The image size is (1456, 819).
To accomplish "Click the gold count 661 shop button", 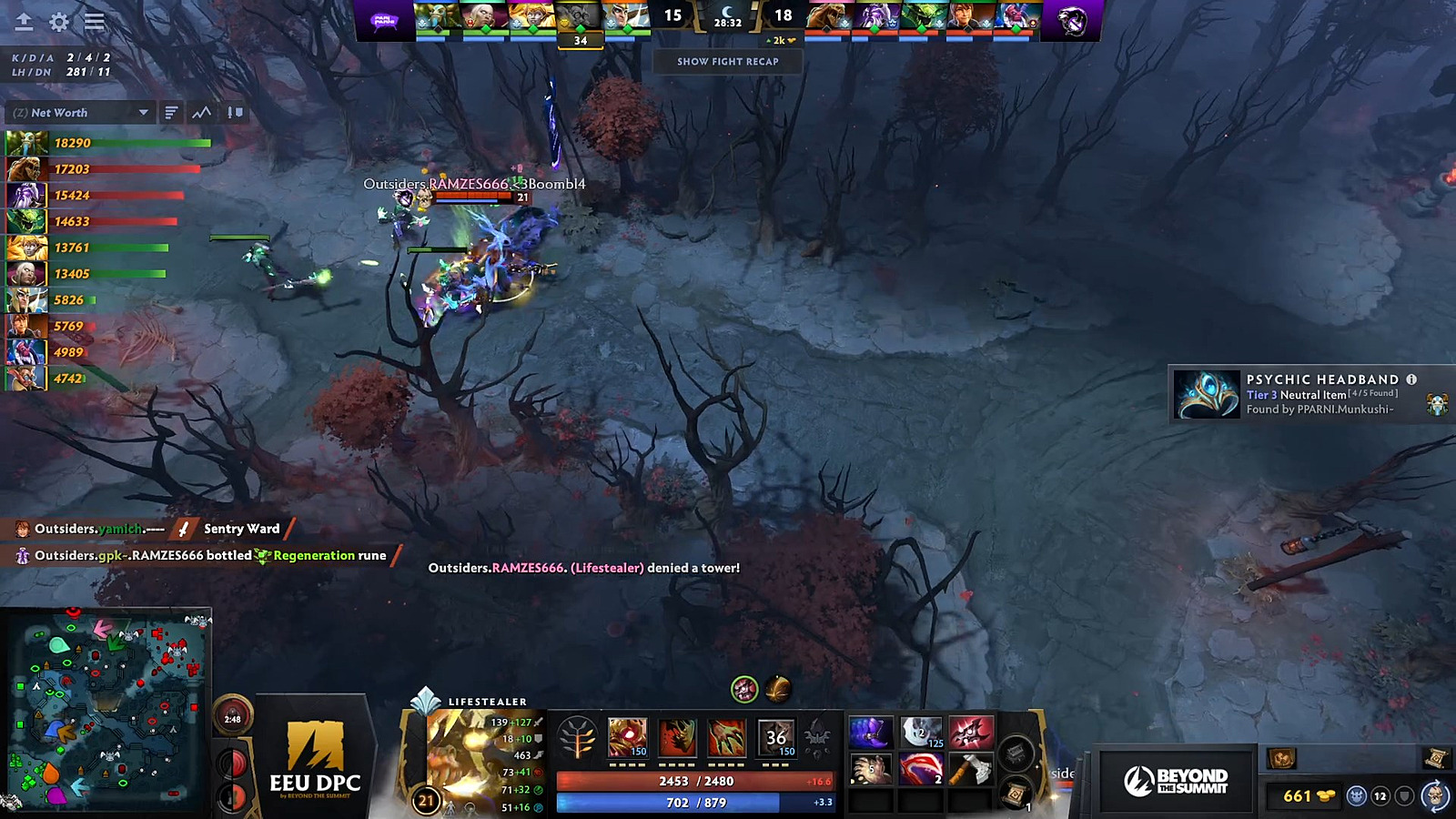I will click(x=1307, y=796).
